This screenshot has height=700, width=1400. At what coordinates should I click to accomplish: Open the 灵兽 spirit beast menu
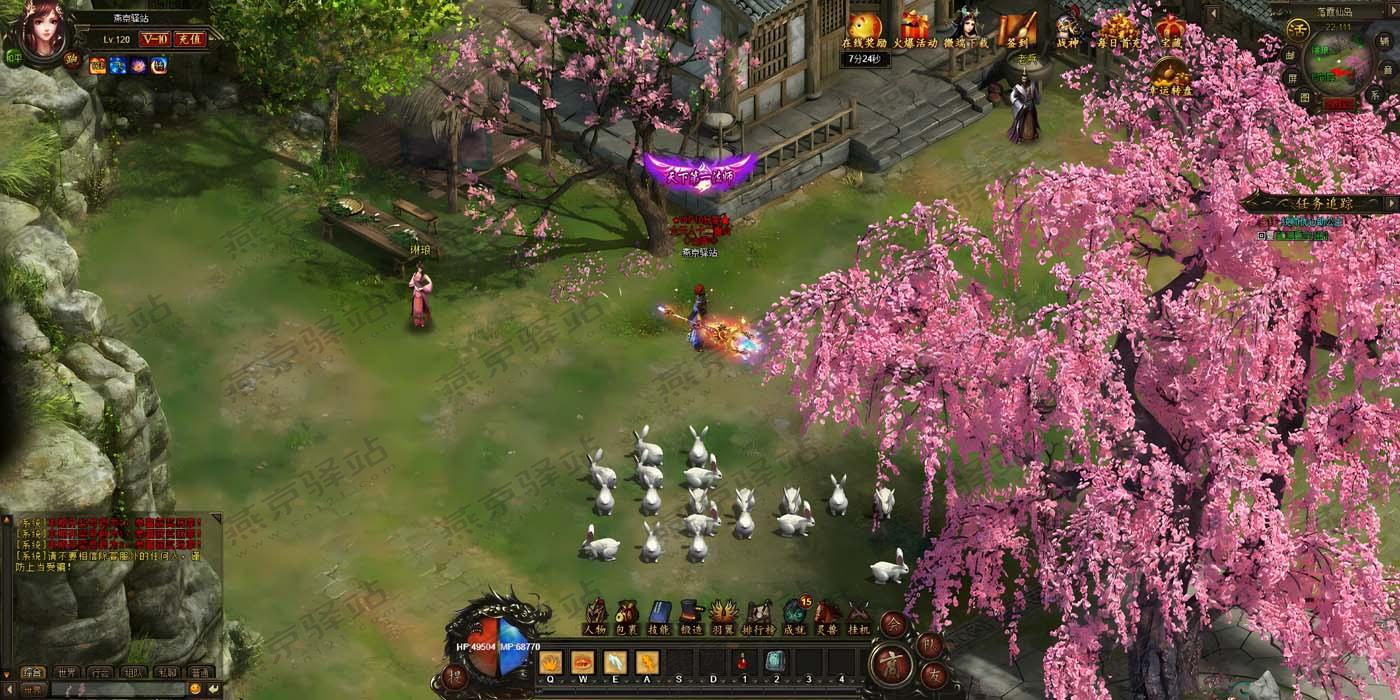pyautogui.click(x=827, y=613)
